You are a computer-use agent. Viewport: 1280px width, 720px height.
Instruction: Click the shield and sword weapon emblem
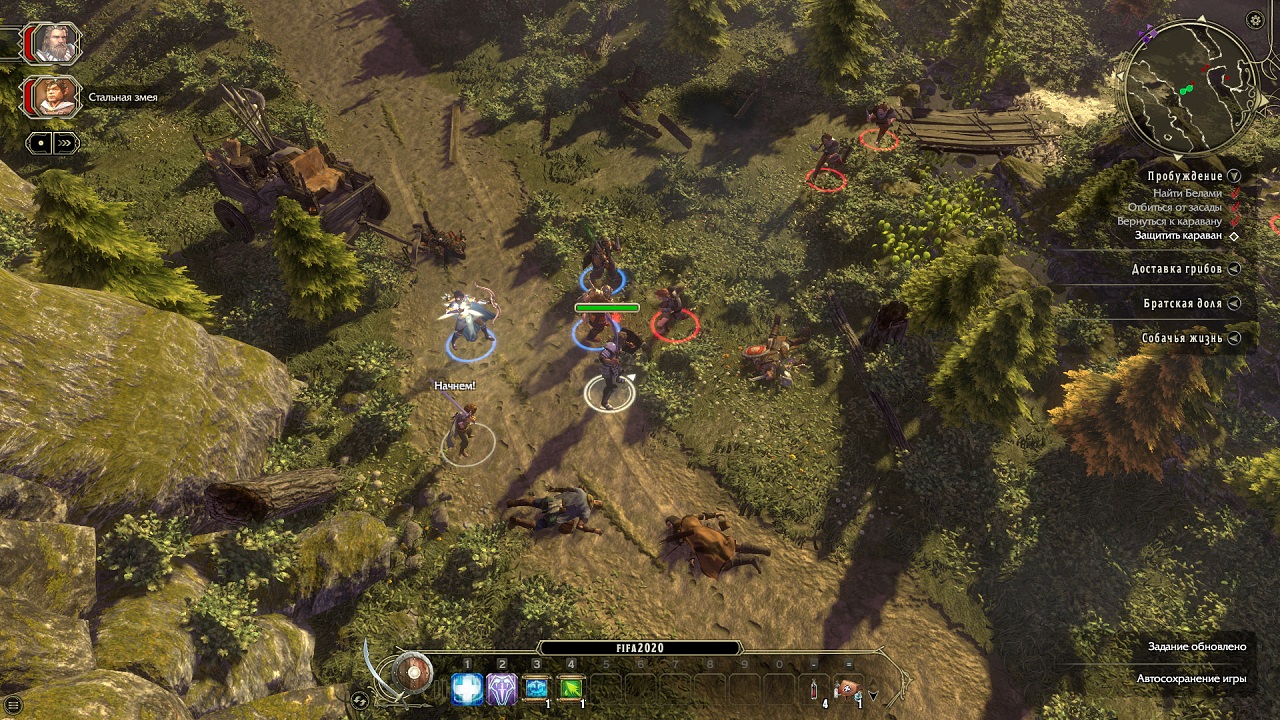point(411,673)
